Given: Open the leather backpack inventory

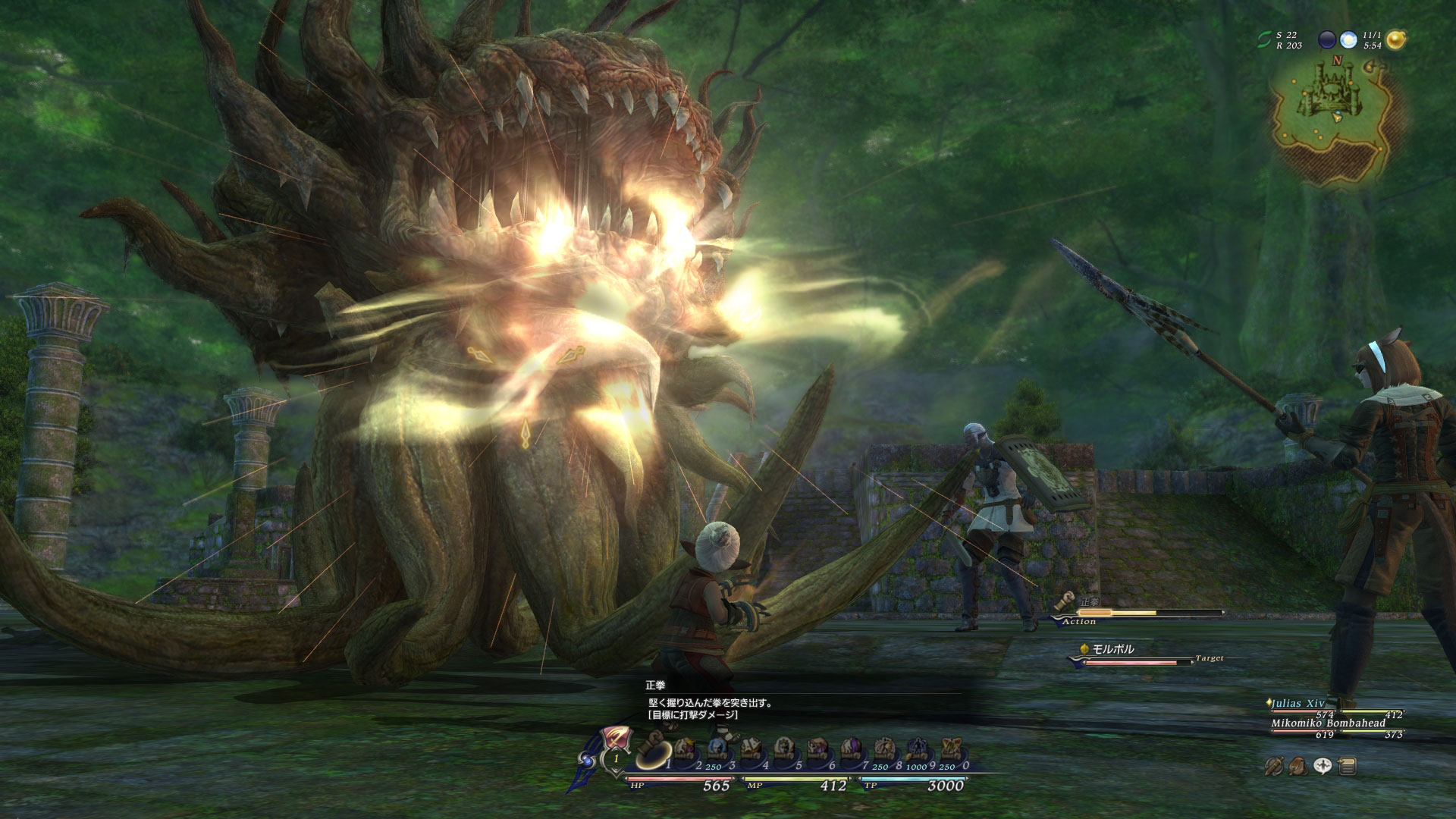Looking at the screenshot, I should pos(1298,767).
